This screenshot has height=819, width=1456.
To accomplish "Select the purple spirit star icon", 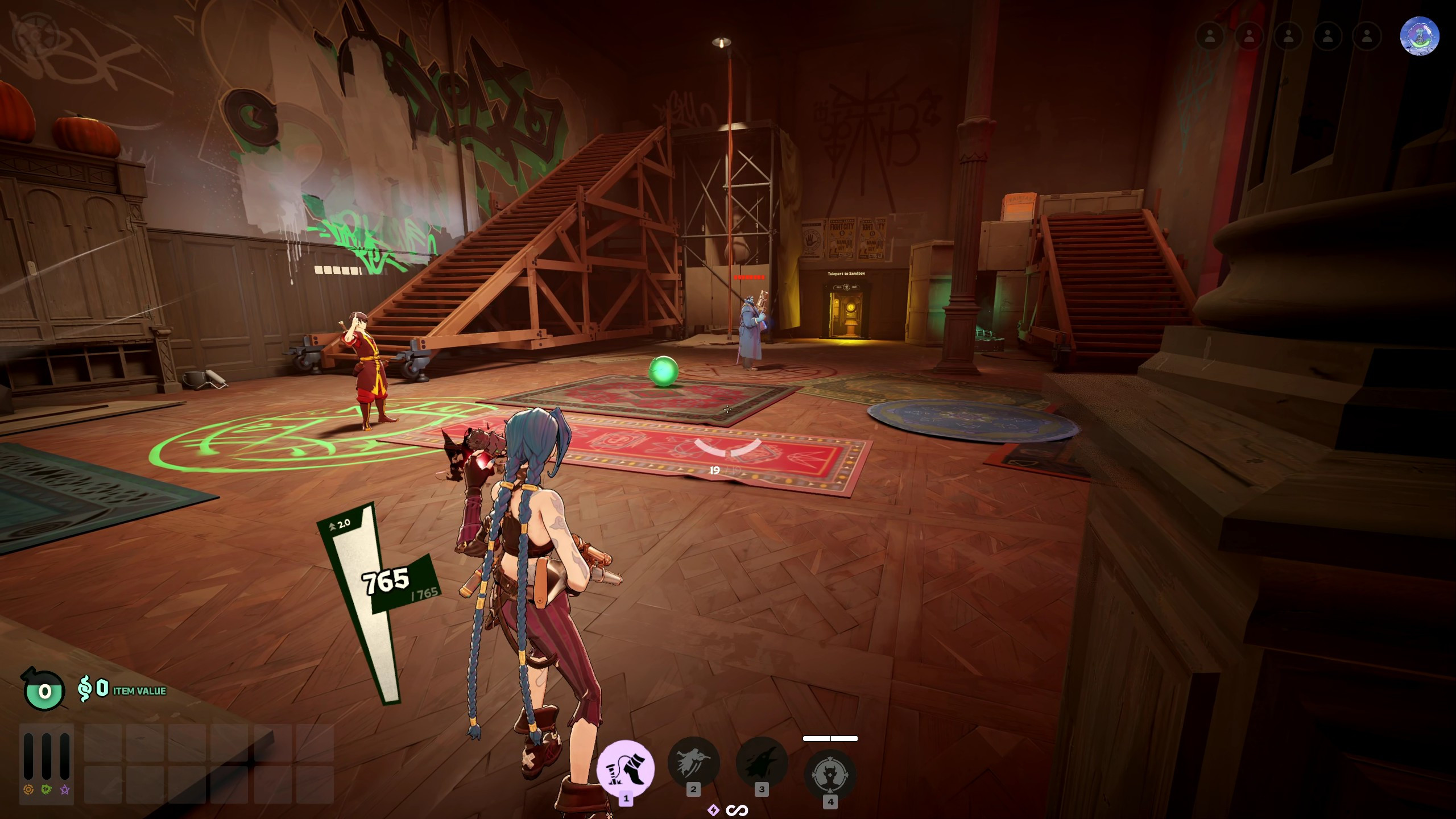I will click(x=65, y=789).
